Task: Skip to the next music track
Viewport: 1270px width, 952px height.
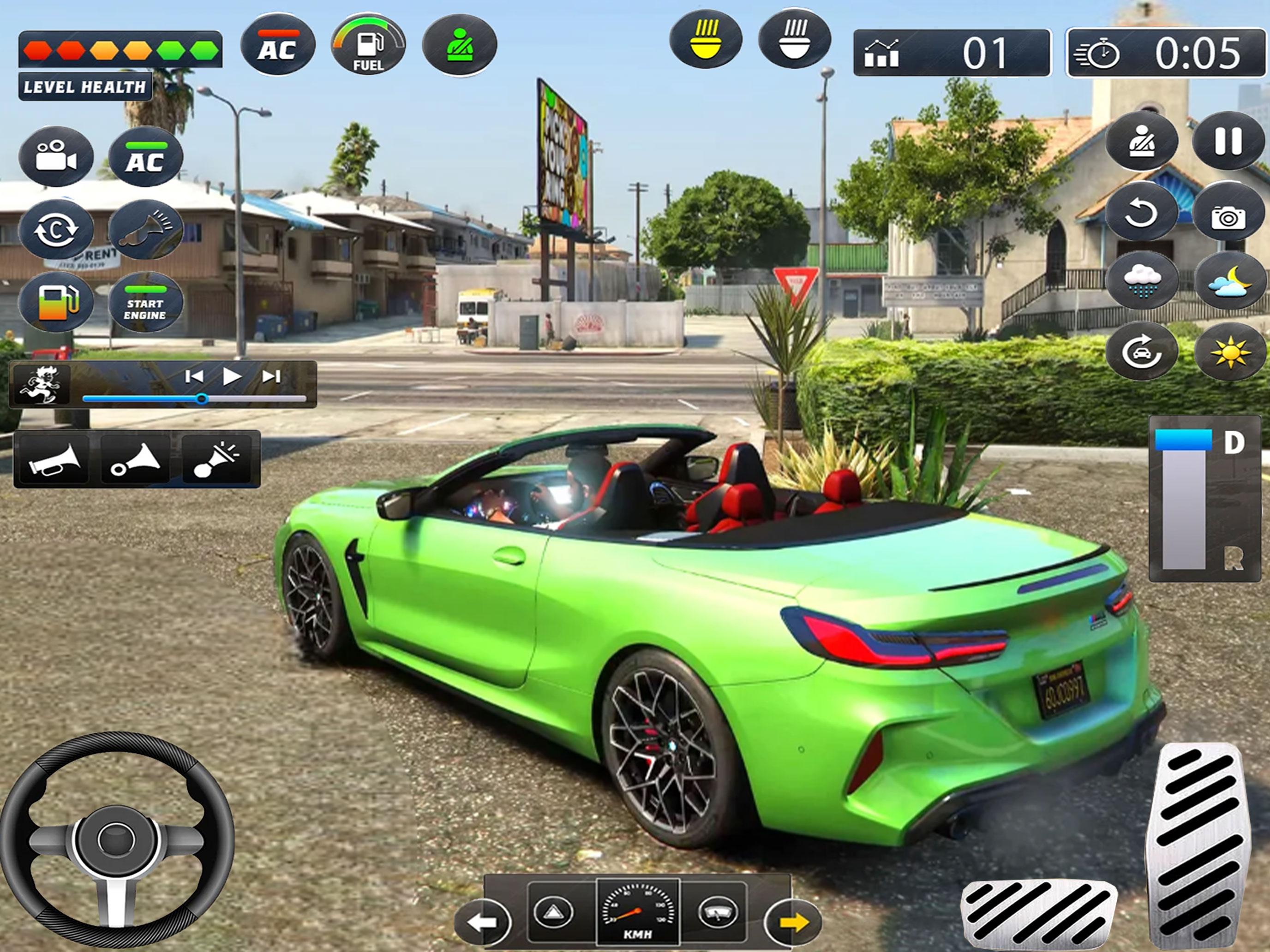Action: pyautogui.click(x=271, y=376)
